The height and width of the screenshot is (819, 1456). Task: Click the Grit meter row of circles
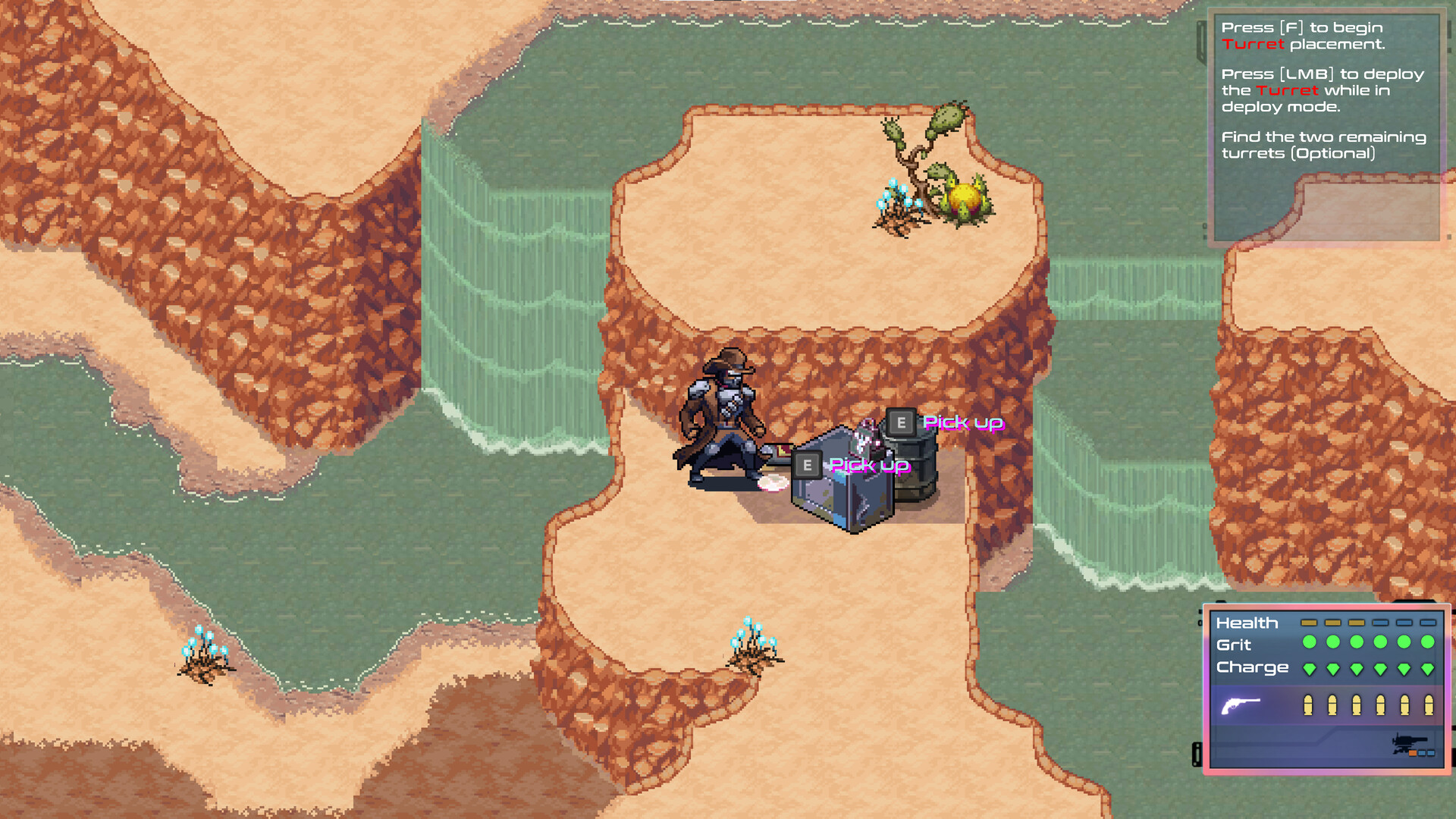click(1369, 642)
